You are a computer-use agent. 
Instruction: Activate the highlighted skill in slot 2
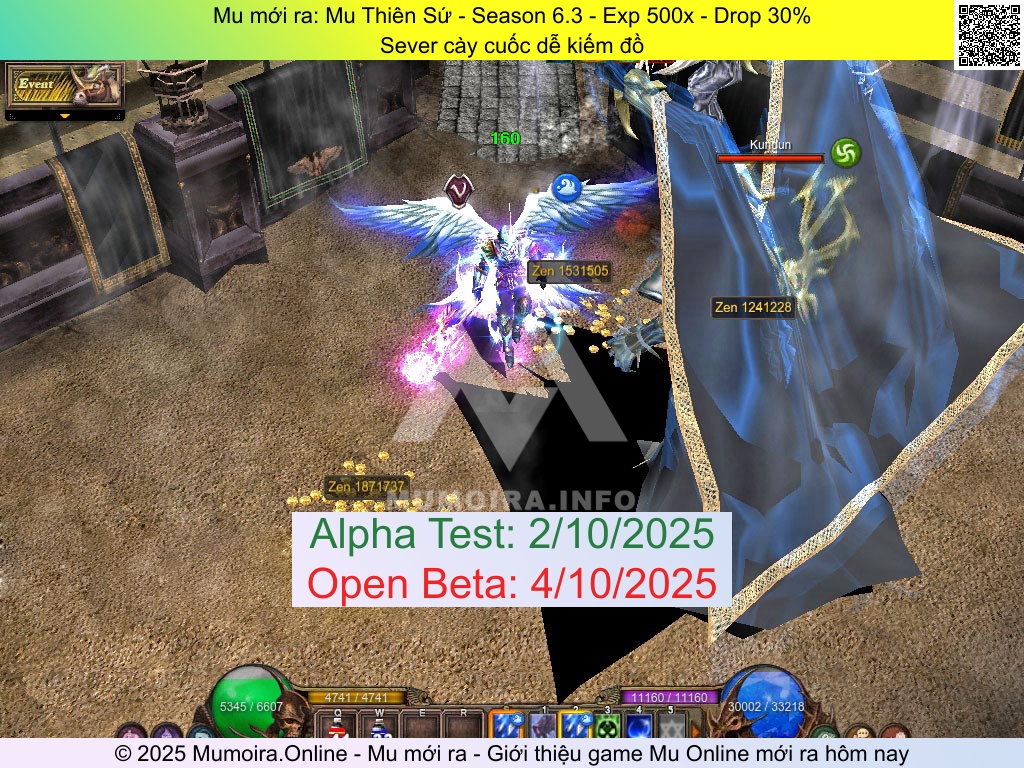pyautogui.click(x=575, y=726)
